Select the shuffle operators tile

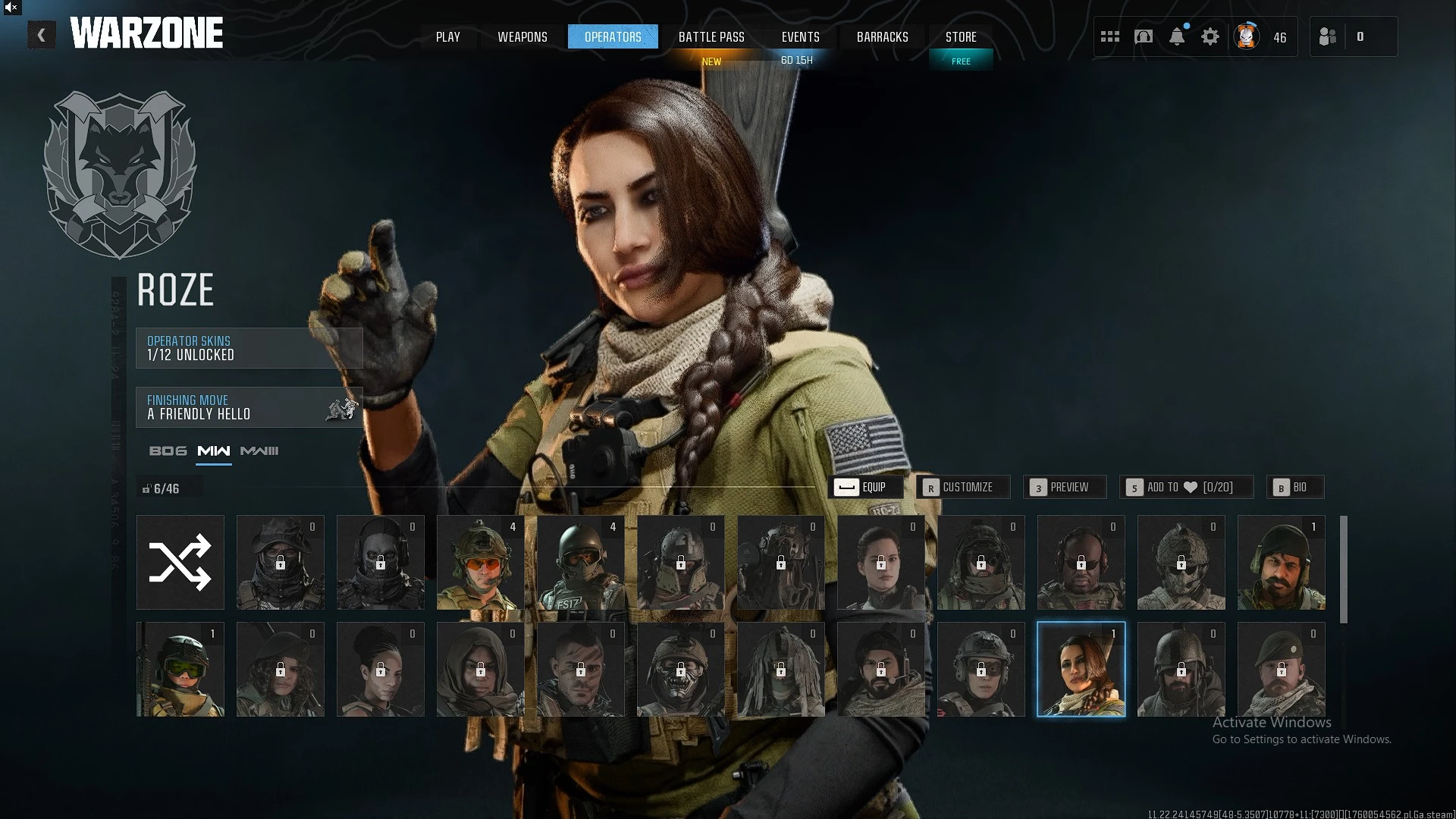180,563
